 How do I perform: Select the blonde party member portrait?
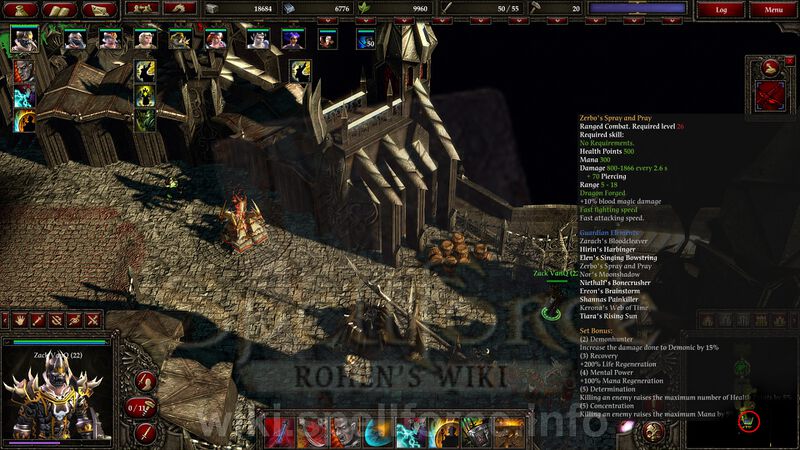(x=146, y=41)
